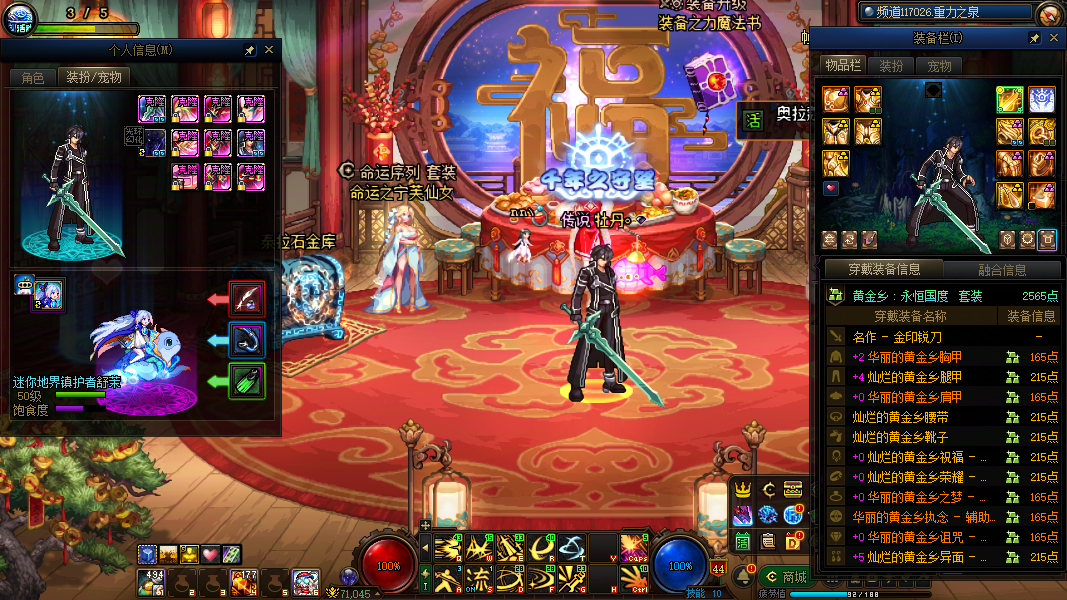The height and width of the screenshot is (600, 1067).
Task: Open the treasure chest menu icon
Action: pyautogui.click(x=793, y=490)
